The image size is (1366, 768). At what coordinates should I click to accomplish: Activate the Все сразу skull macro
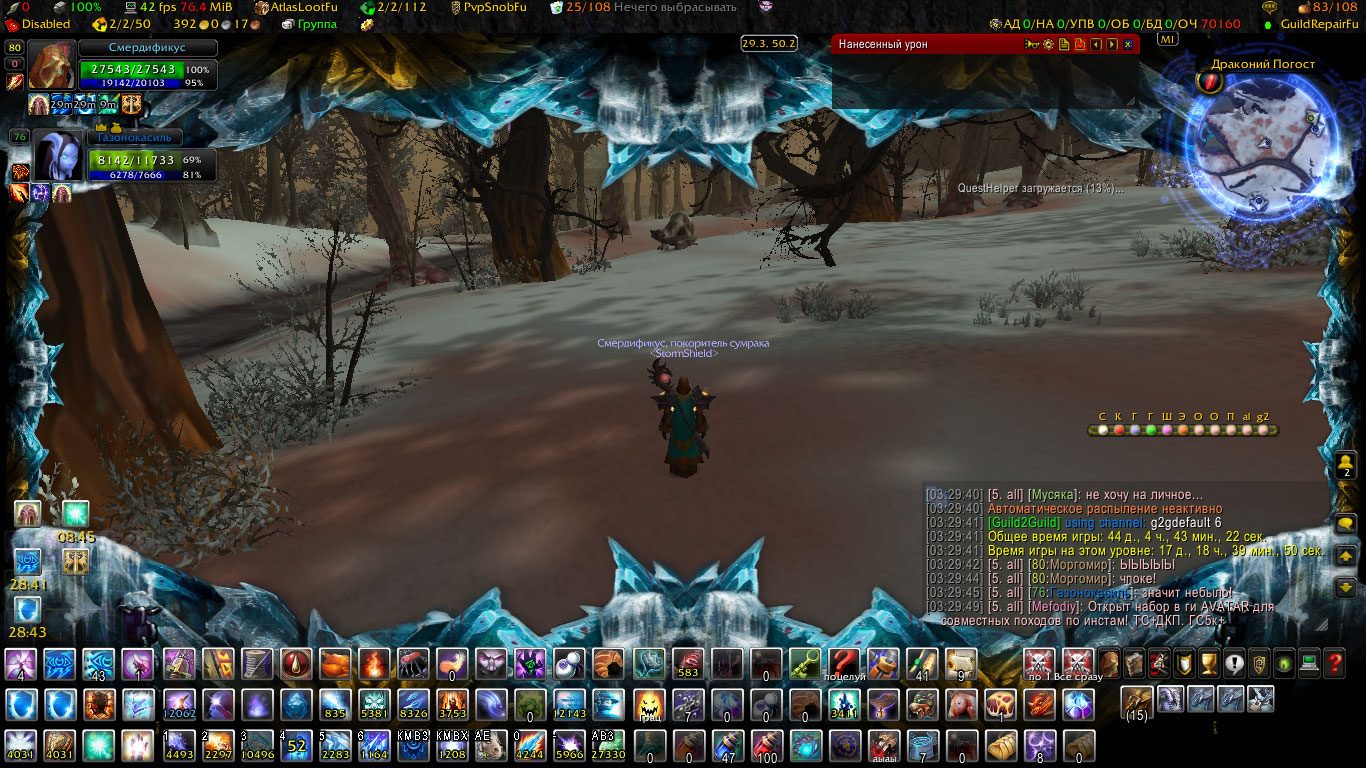pyautogui.click(x=1077, y=662)
